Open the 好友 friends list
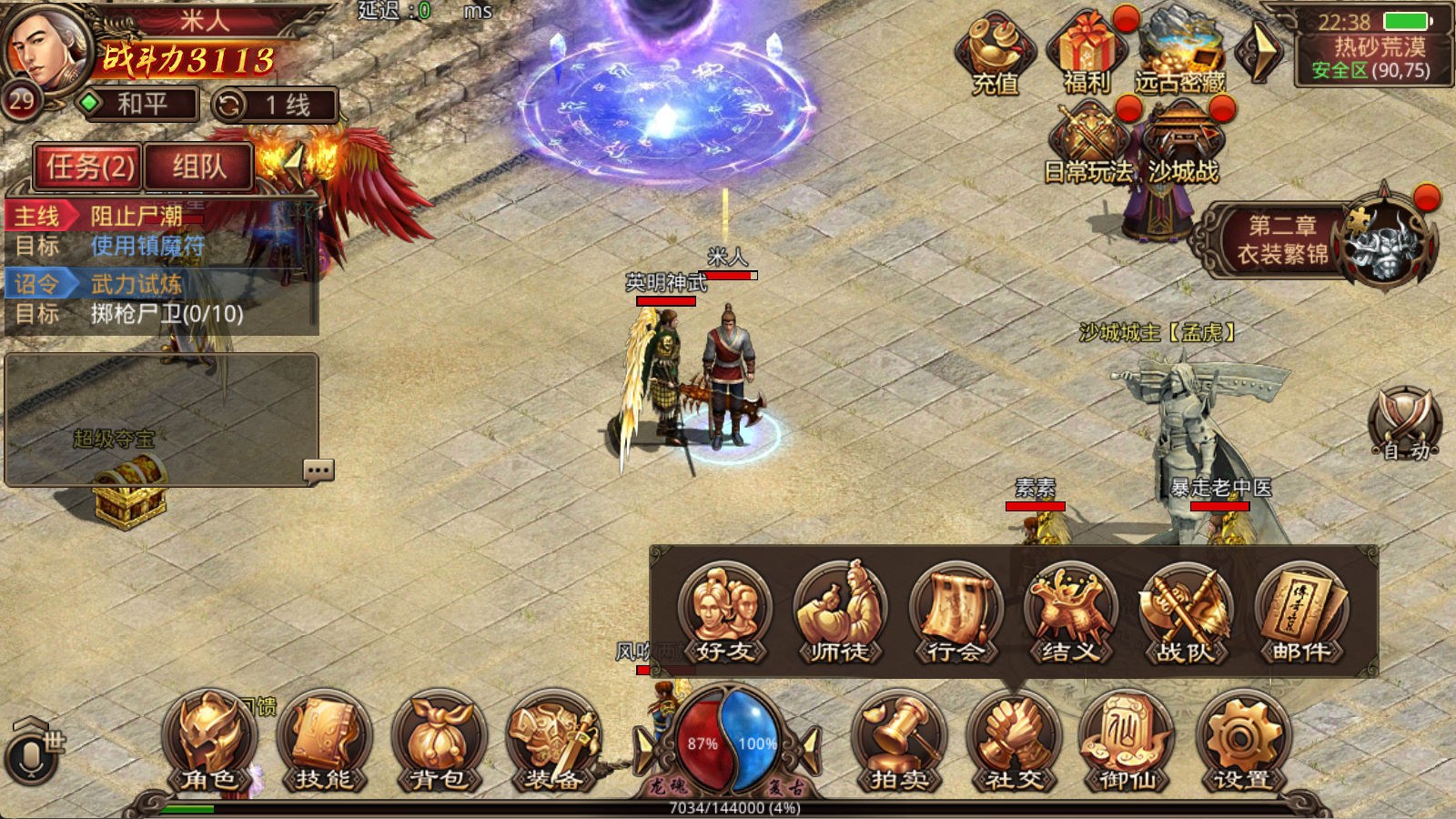Viewport: 1456px width, 819px height. [724, 612]
